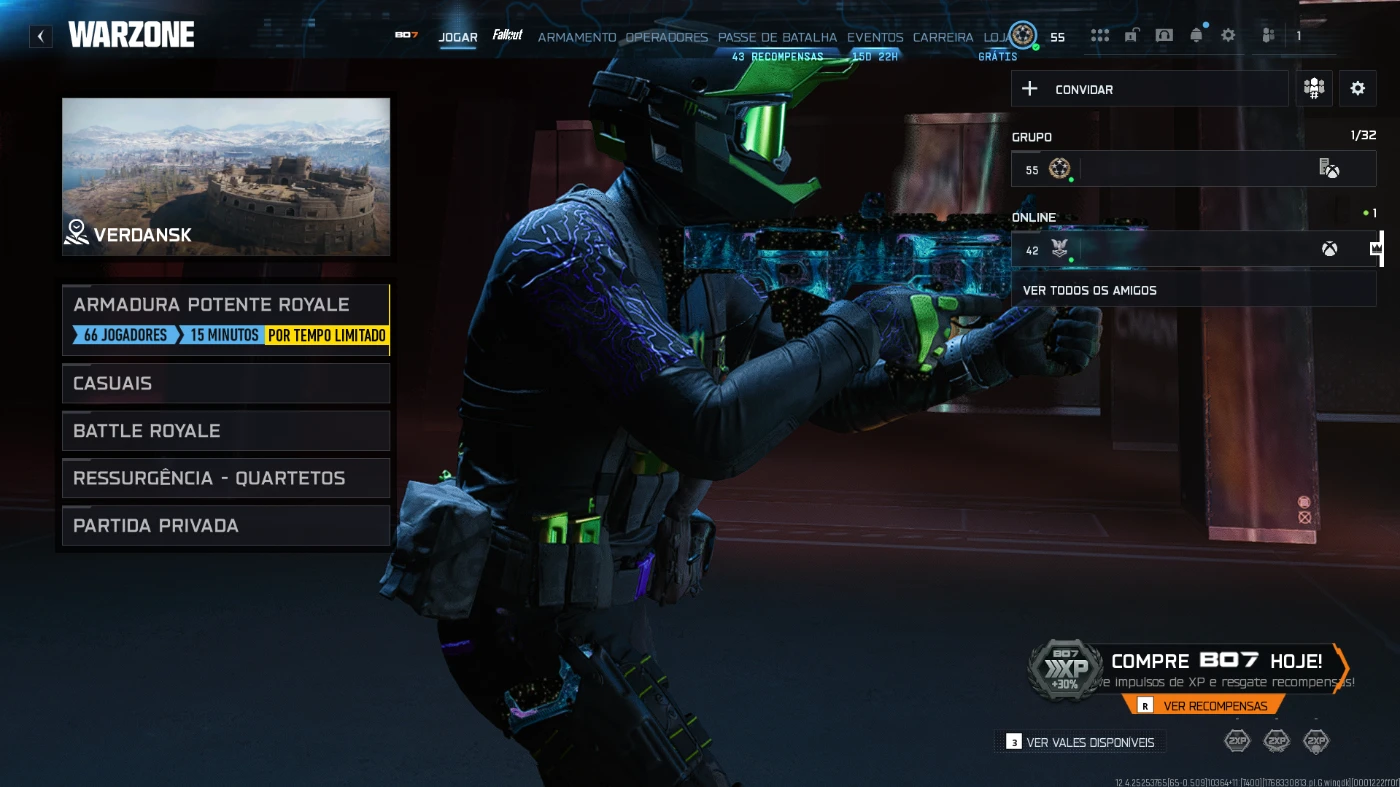This screenshot has height=787, width=1400.
Task: Open Partida Privada
Action: pos(226,526)
